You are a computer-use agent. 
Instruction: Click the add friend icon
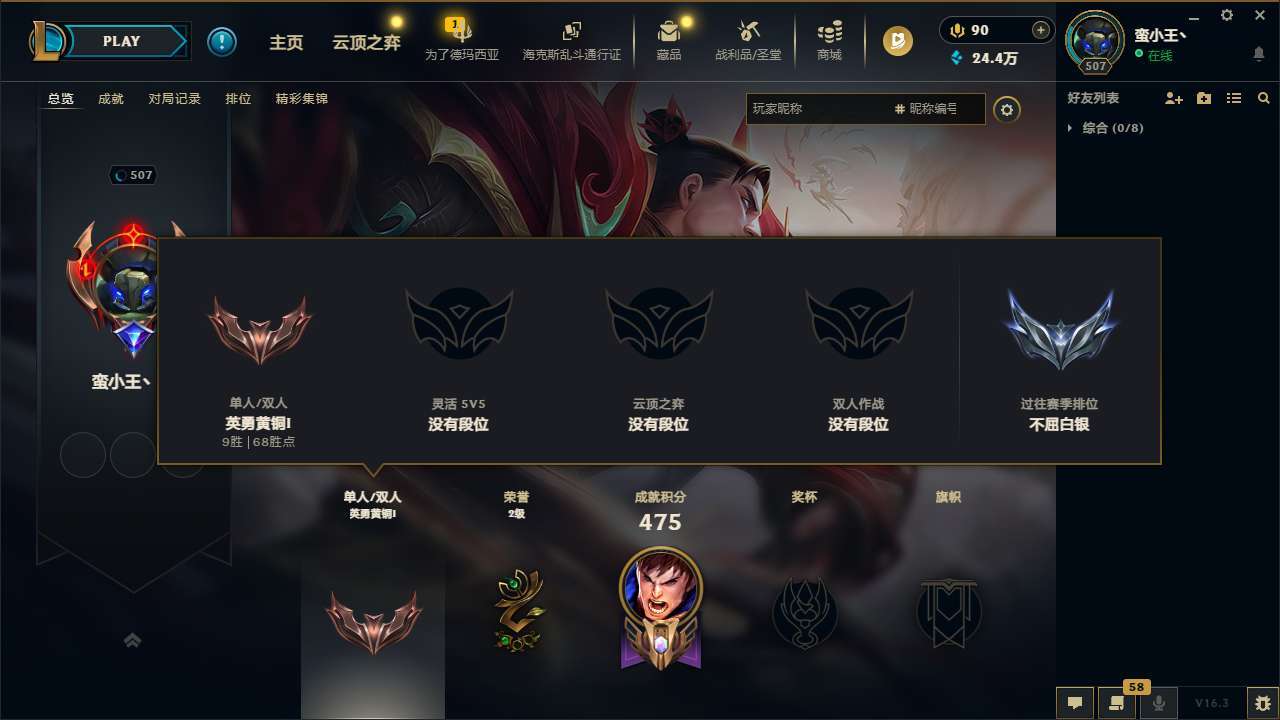[1172, 98]
